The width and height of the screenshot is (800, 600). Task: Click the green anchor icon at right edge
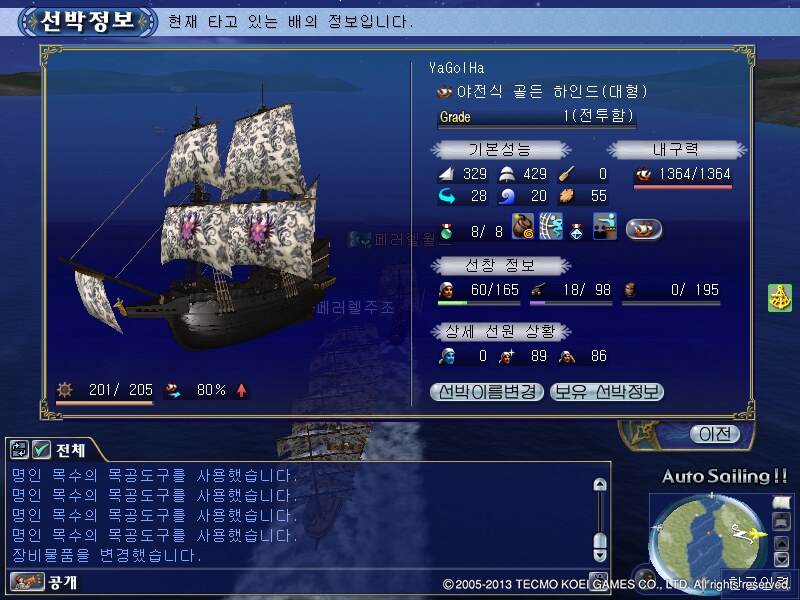point(780,298)
